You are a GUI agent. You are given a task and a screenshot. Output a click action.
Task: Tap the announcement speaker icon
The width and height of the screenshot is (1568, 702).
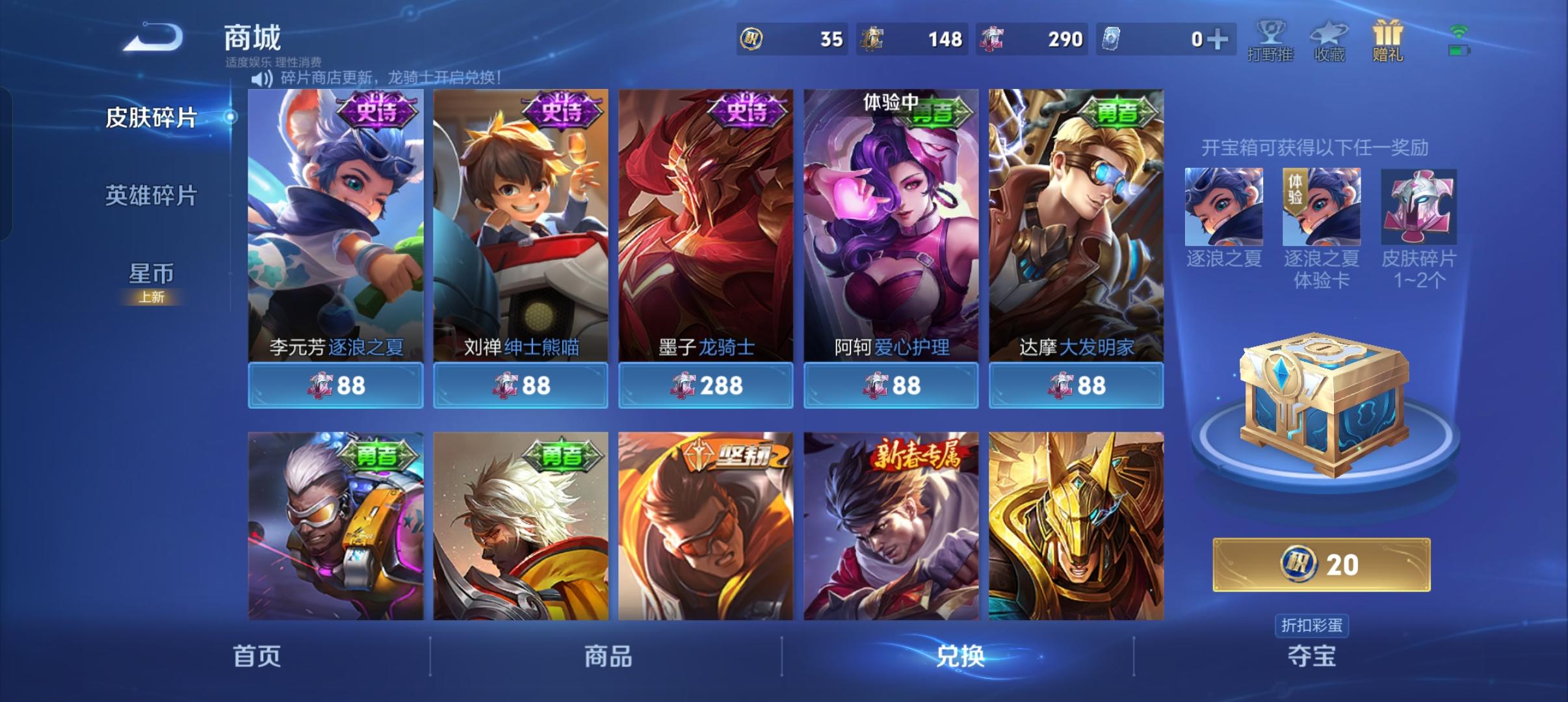[260, 79]
